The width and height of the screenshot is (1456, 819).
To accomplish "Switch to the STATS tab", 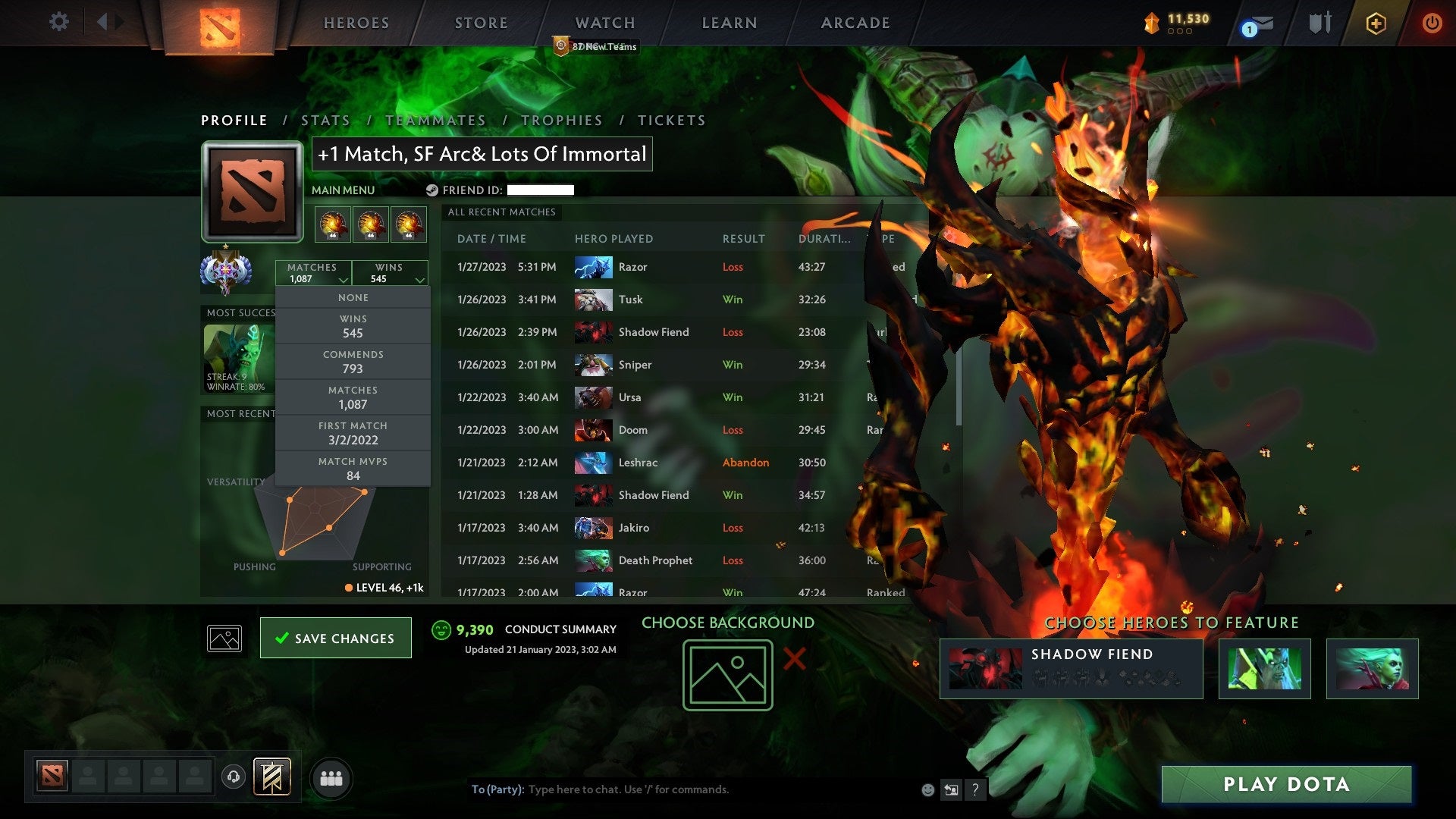I will (x=325, y=120).
